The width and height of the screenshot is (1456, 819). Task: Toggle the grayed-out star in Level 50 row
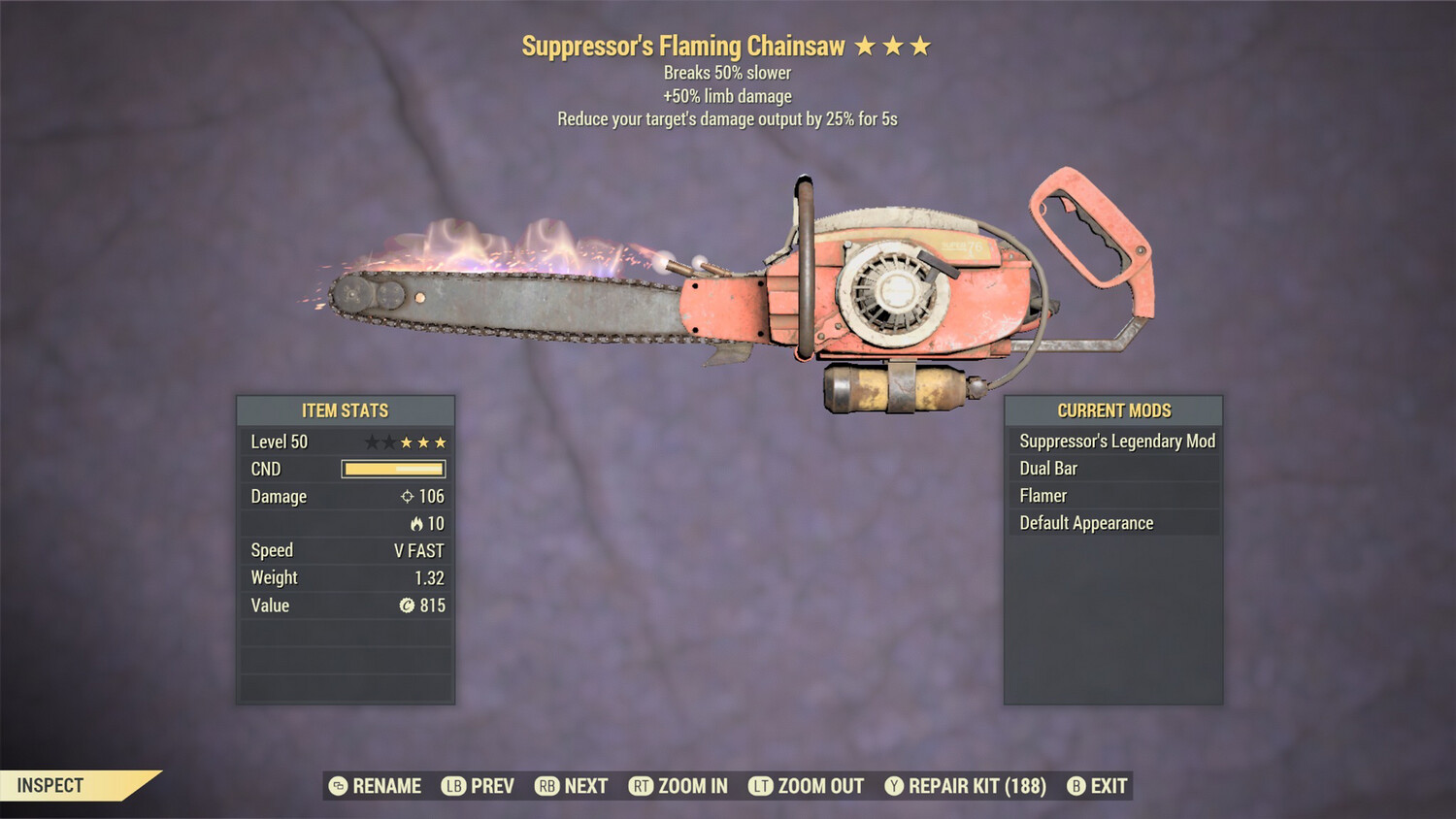[370, 442]
